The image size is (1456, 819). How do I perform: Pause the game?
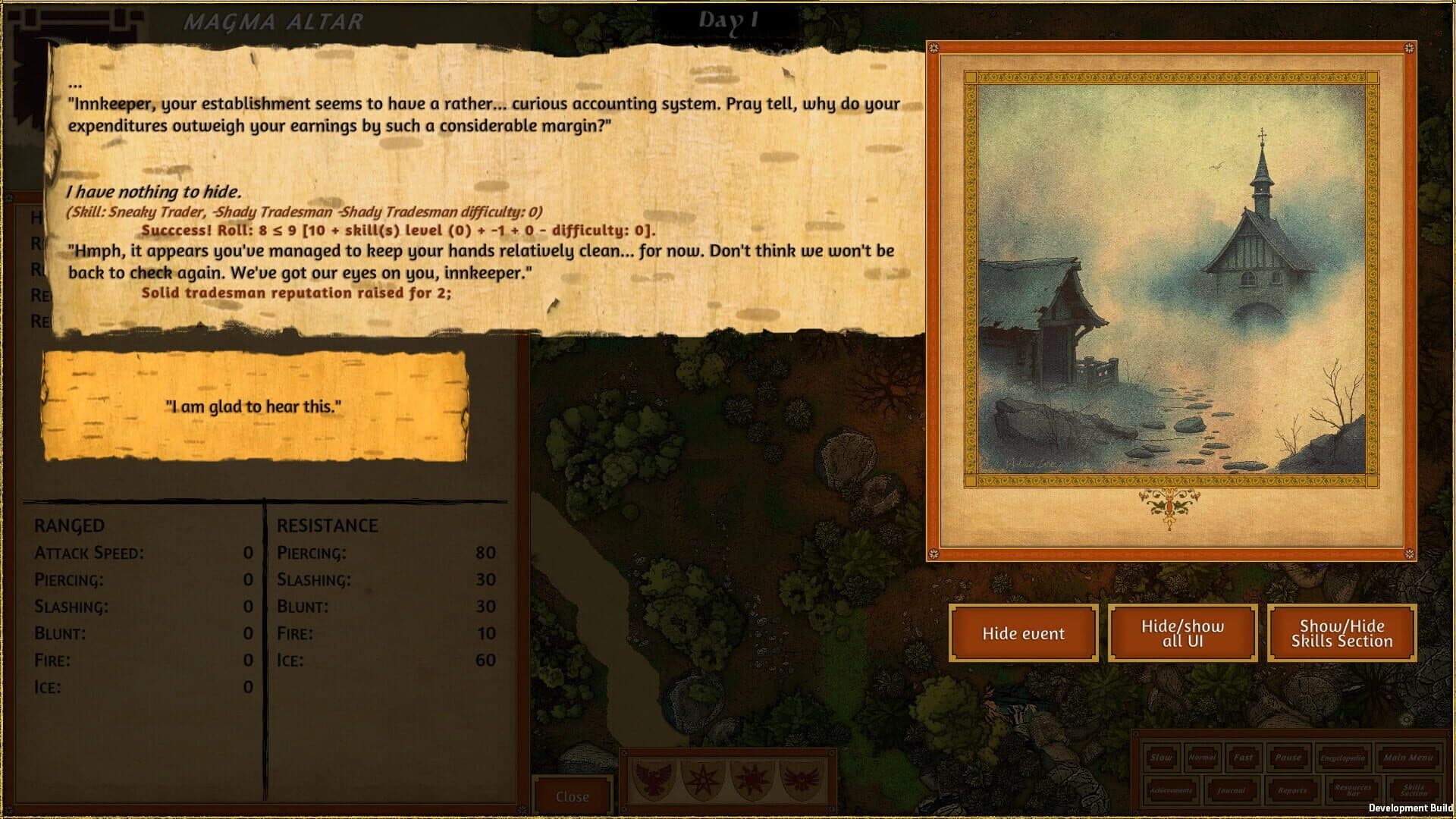point(1289,758)
